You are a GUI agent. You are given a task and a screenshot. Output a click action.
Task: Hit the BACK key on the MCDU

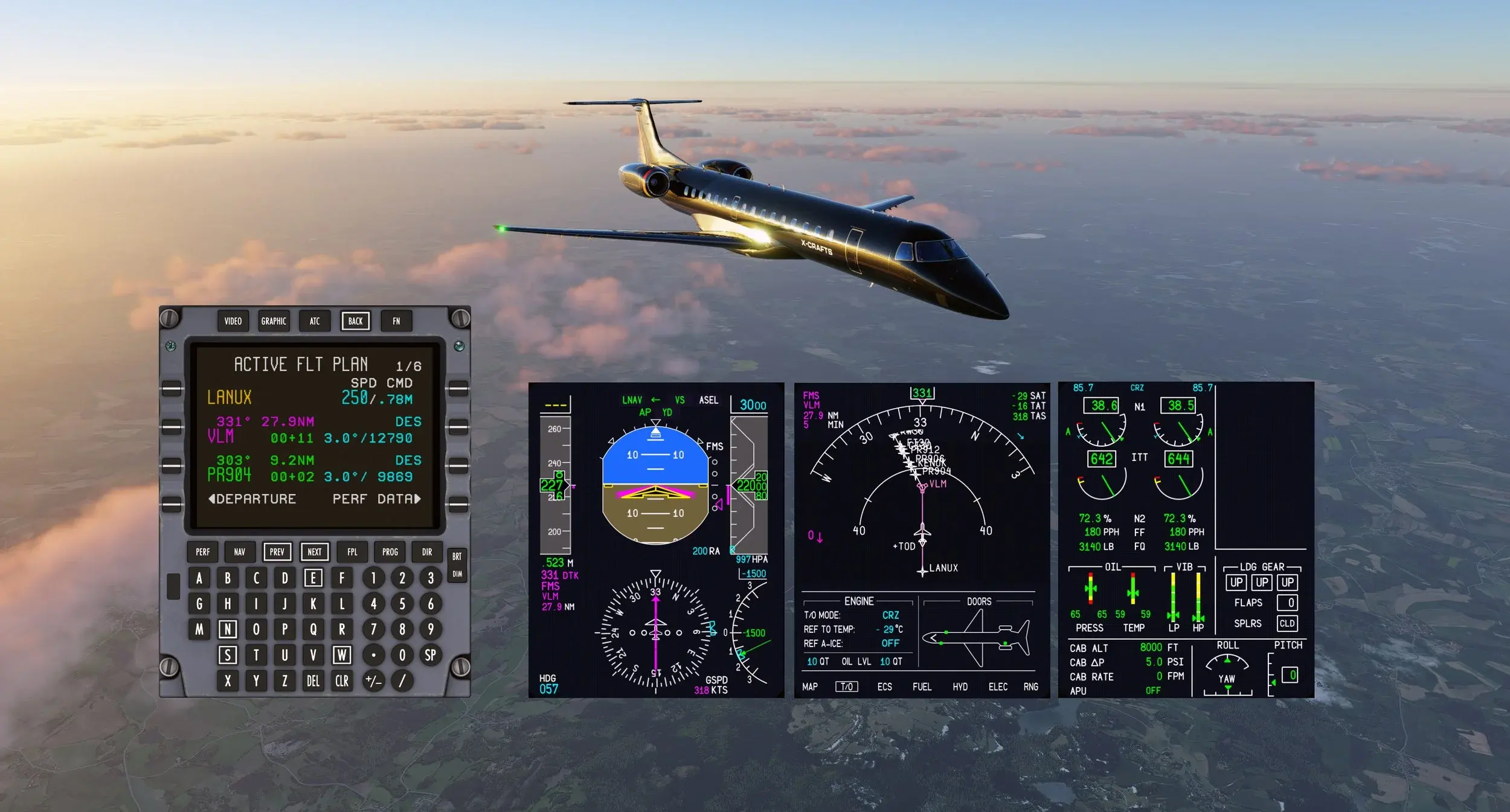(x=356, y=321)
